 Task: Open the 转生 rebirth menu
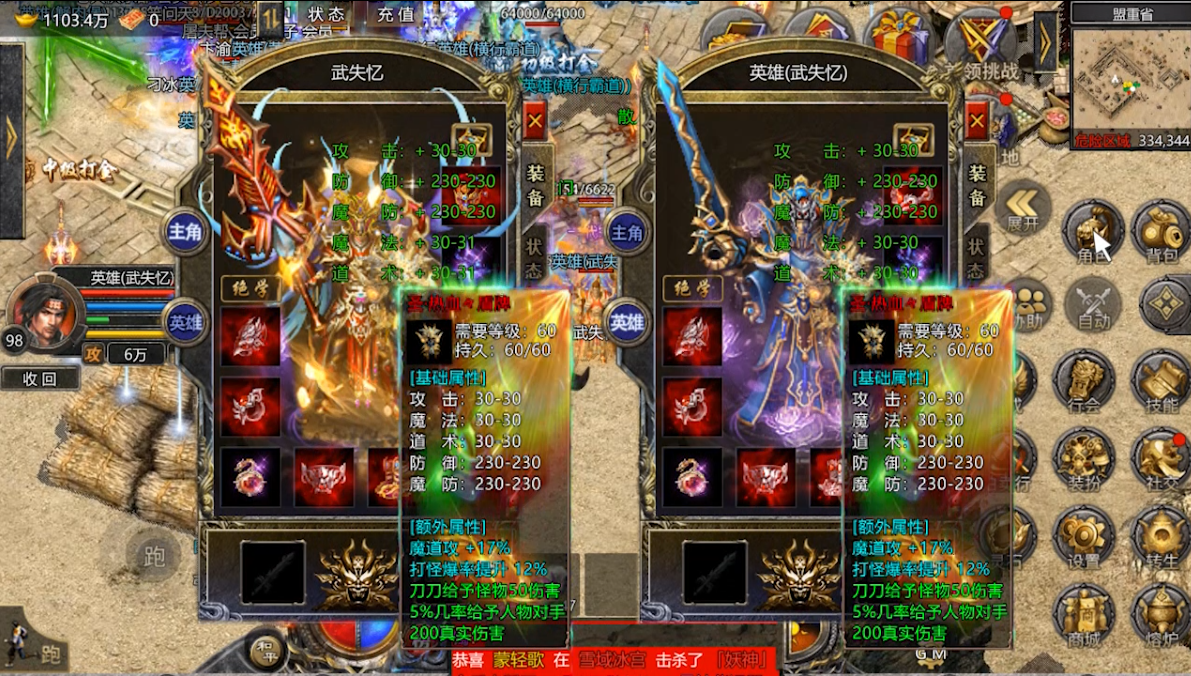[1161, 540]
